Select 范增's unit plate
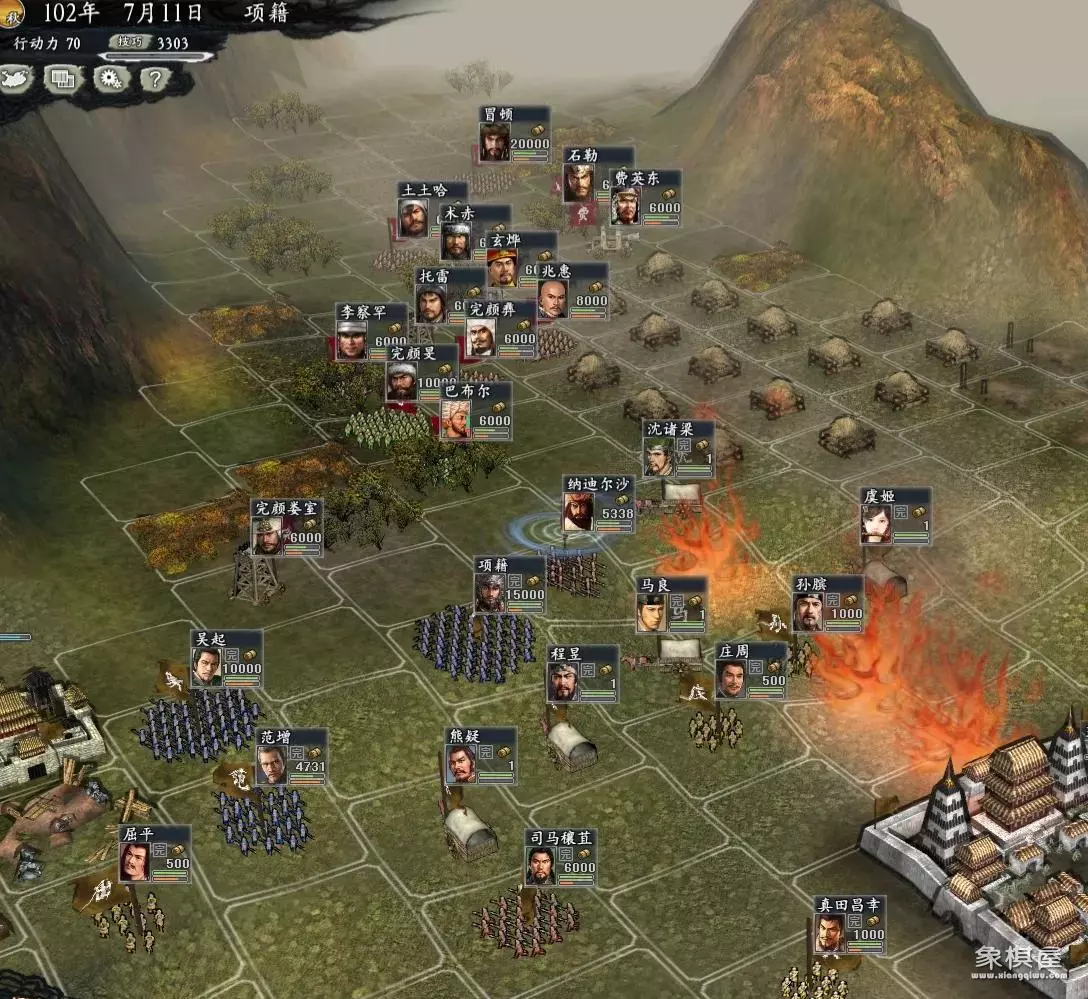This screenshot has height=999, width=1088. [x=292, y=757]
